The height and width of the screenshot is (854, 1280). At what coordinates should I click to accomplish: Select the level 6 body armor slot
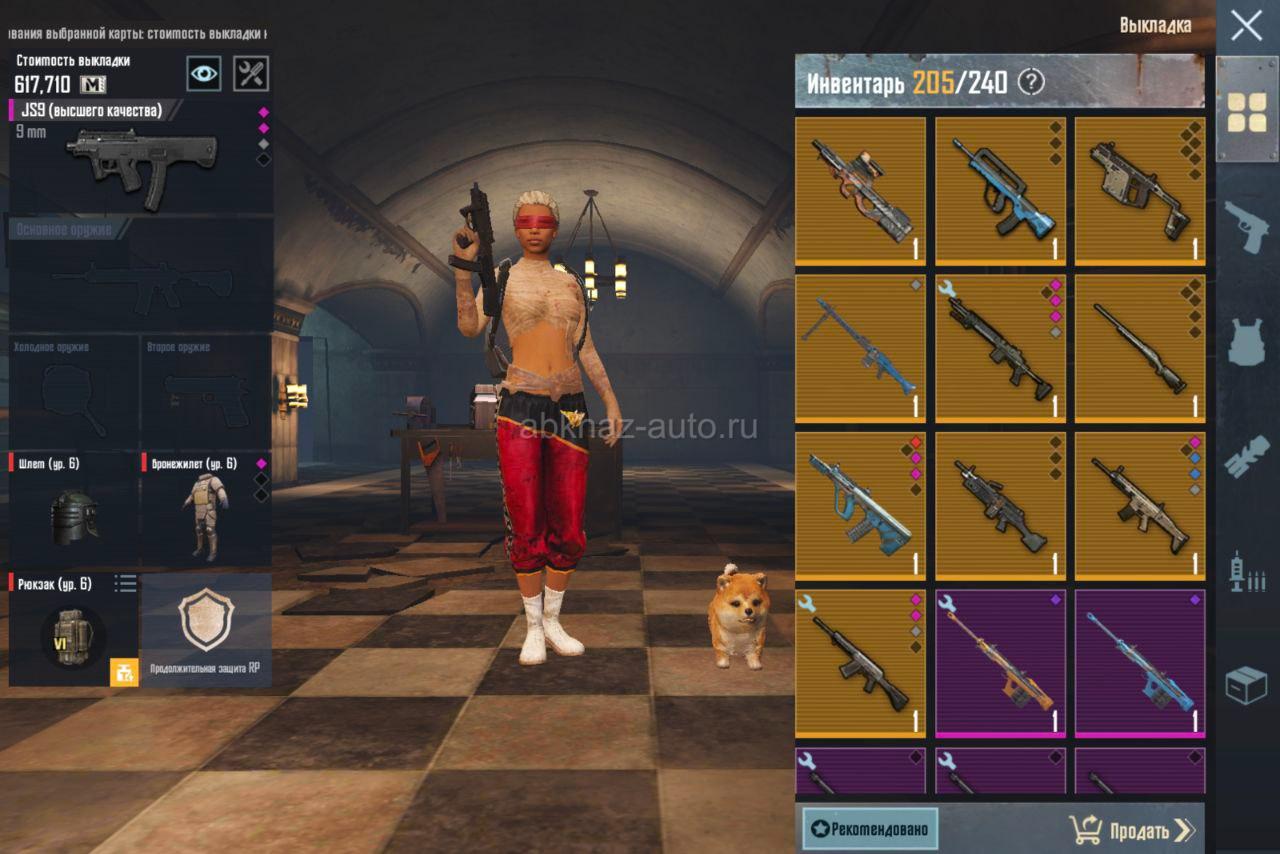206,510
